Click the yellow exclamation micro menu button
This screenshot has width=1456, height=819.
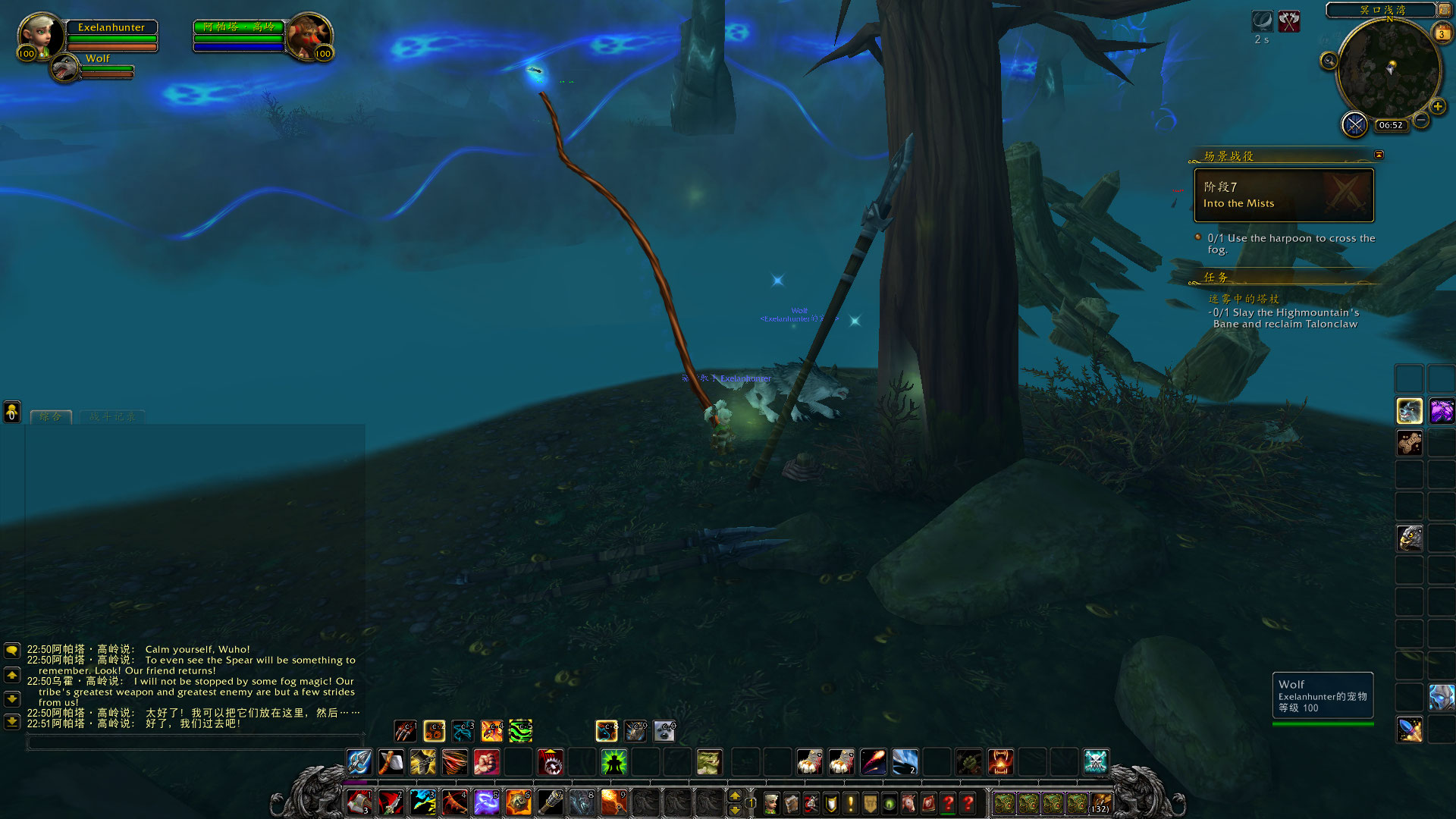point(850,802)
